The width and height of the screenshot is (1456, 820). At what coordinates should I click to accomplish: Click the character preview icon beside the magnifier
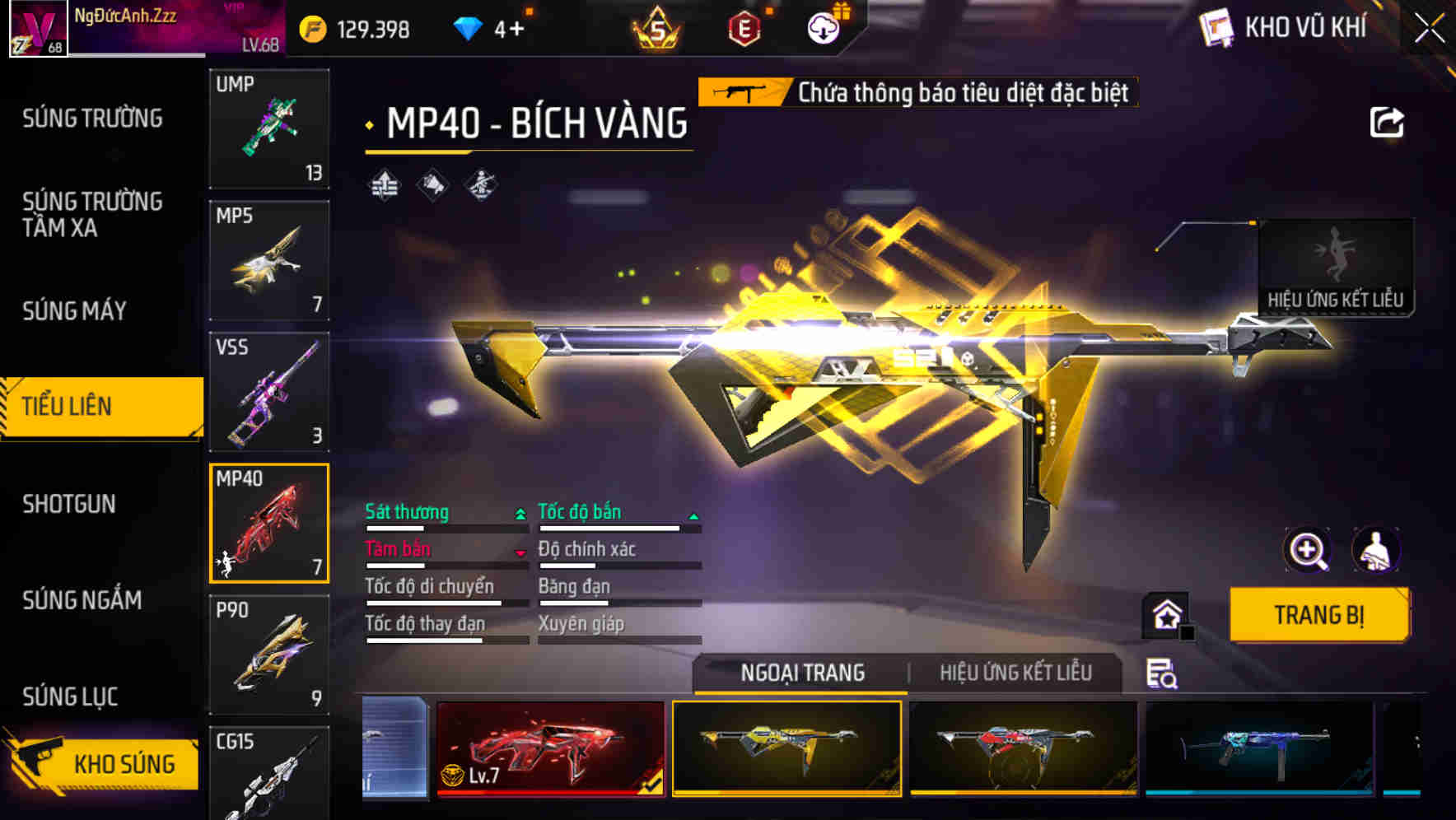1372,550
